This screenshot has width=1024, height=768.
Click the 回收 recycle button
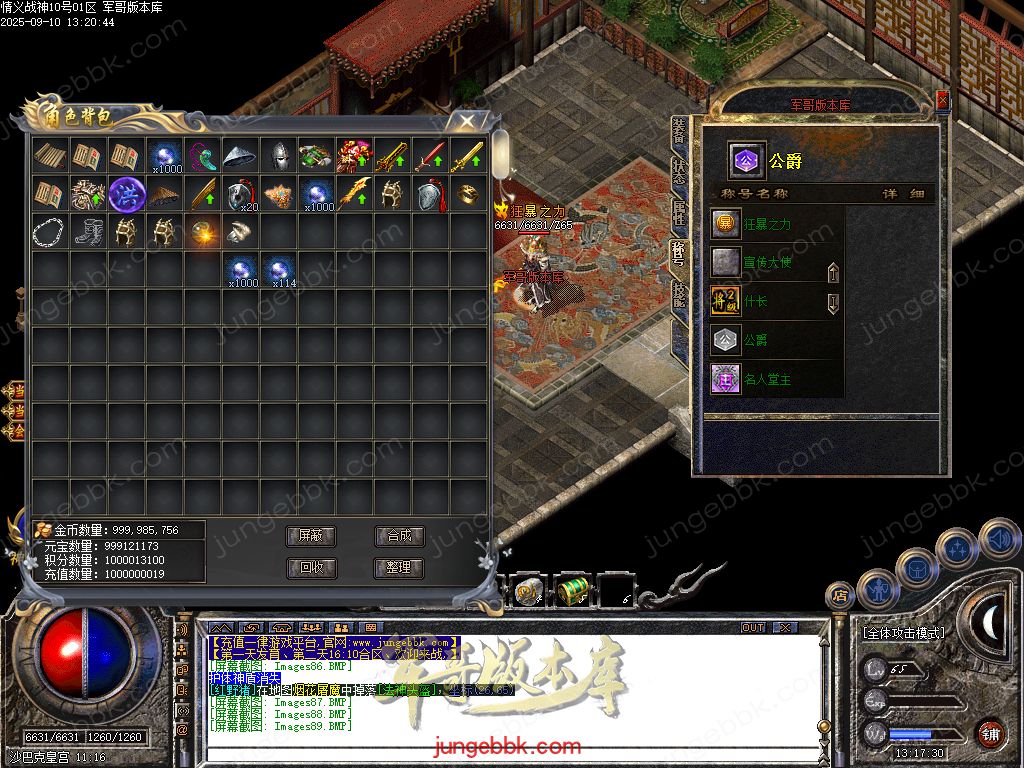coord(311,568)
